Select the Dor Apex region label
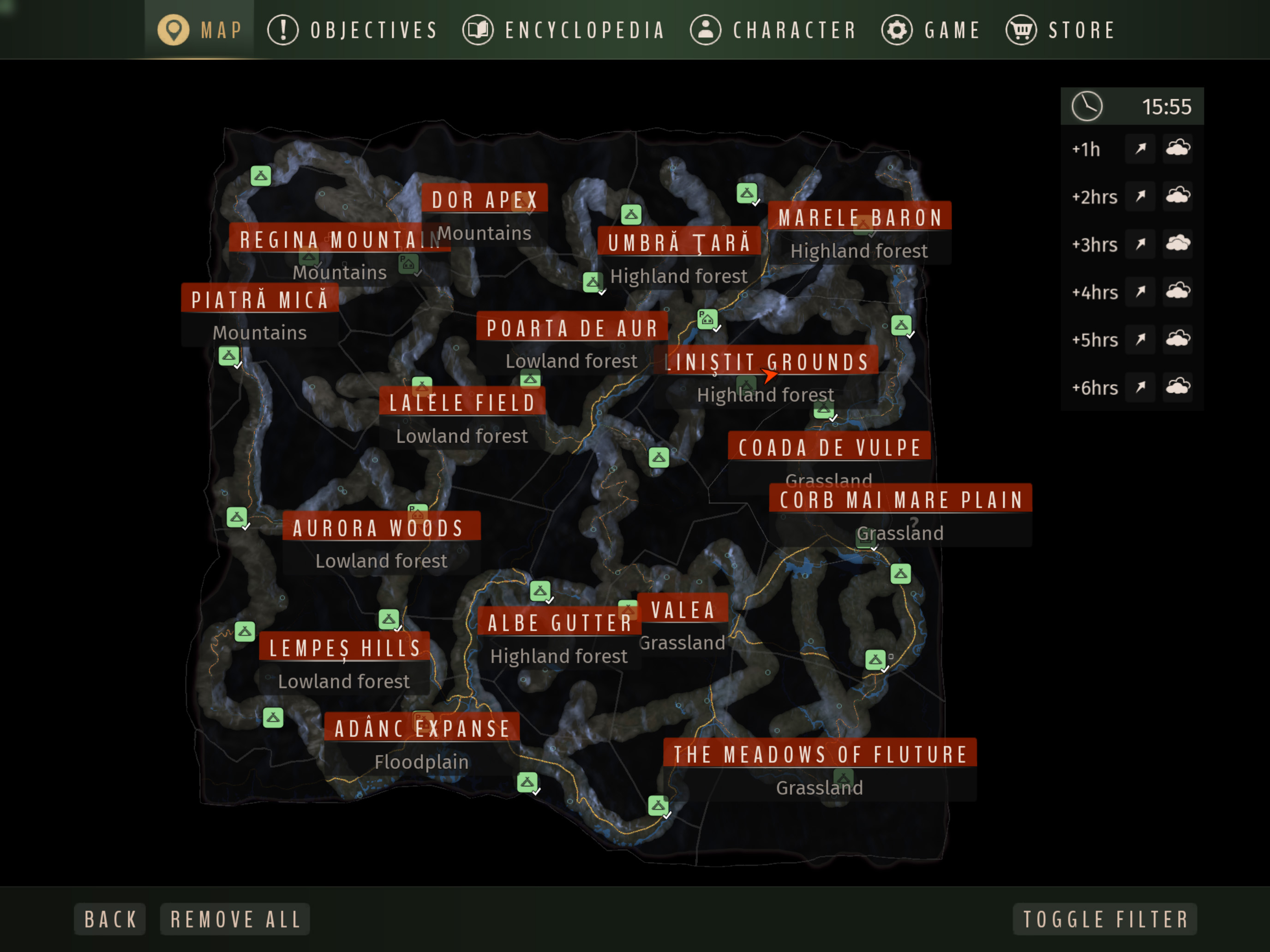The height and width of the screenshot is (952, 1270). click(x=484, y=200)
